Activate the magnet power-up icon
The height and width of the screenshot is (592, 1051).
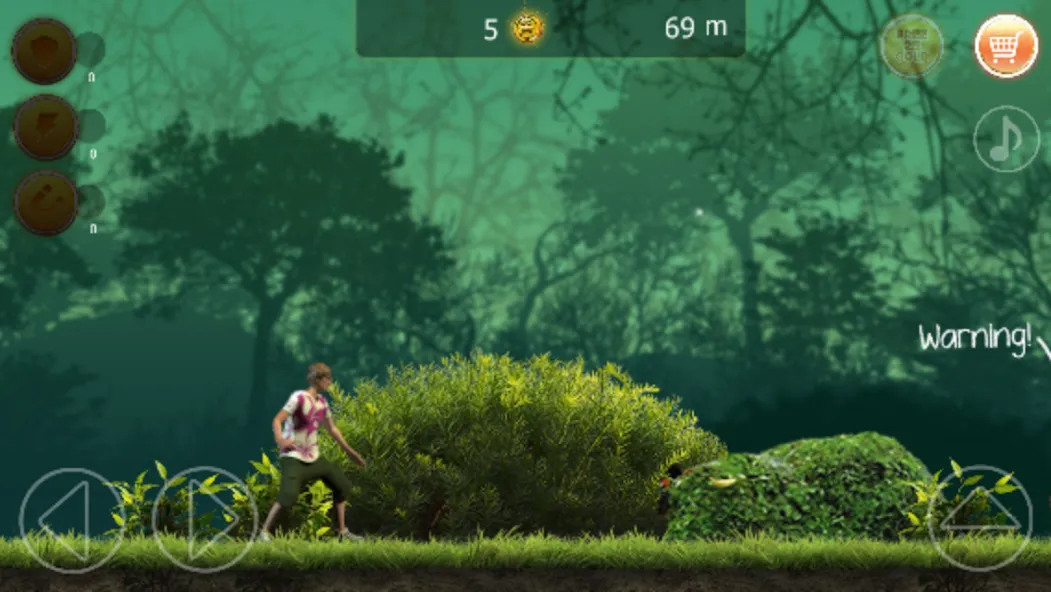coord(46,203)
